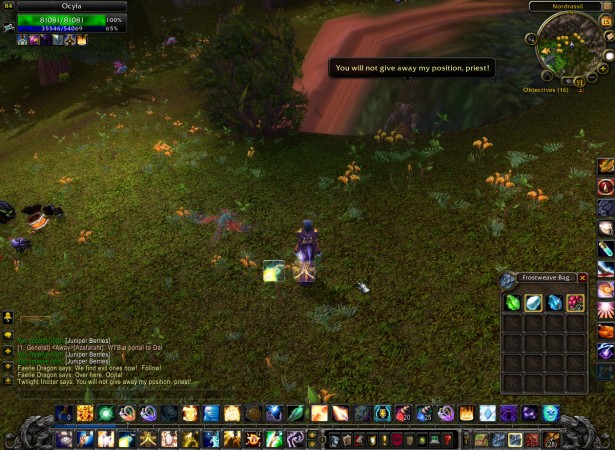Click the Nordrassil zone name label
615x450 pixels.
[566, 6]
